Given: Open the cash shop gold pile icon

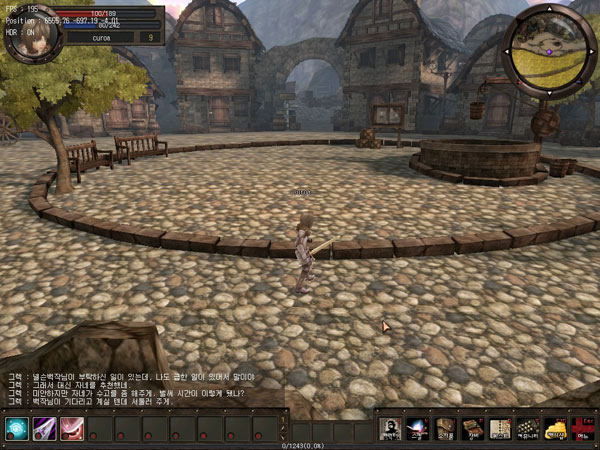Looking at the screenshot, I should pyautogui.click(x=555, y=428).
